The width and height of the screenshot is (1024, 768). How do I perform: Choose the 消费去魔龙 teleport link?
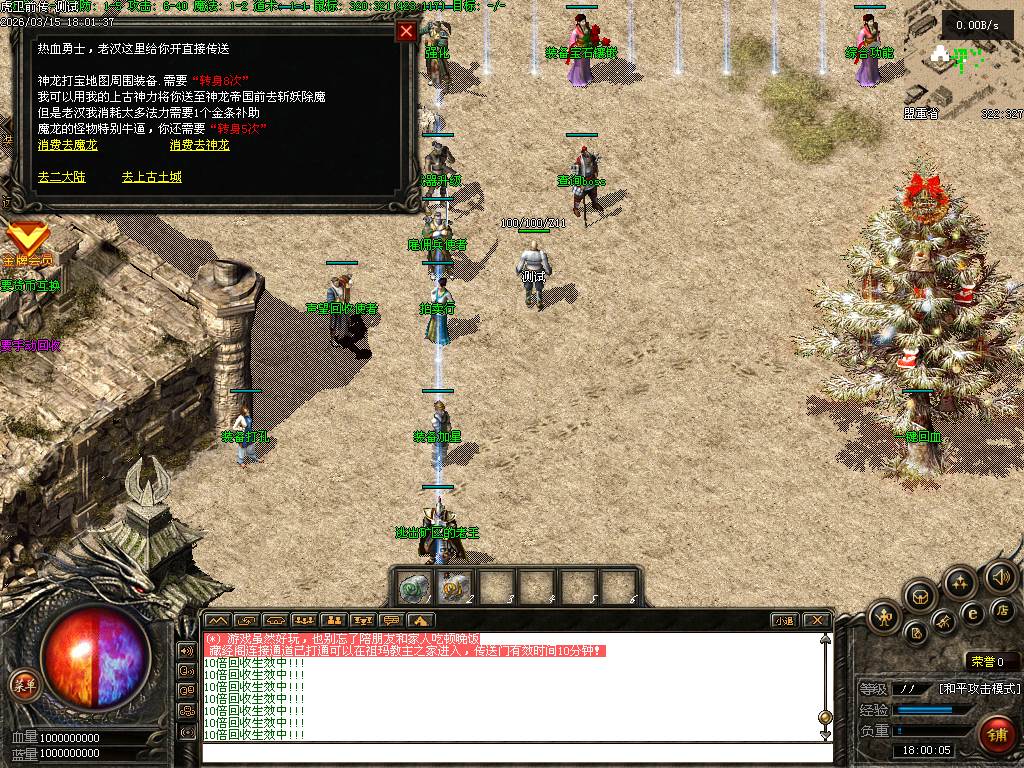tap(68, 145)
